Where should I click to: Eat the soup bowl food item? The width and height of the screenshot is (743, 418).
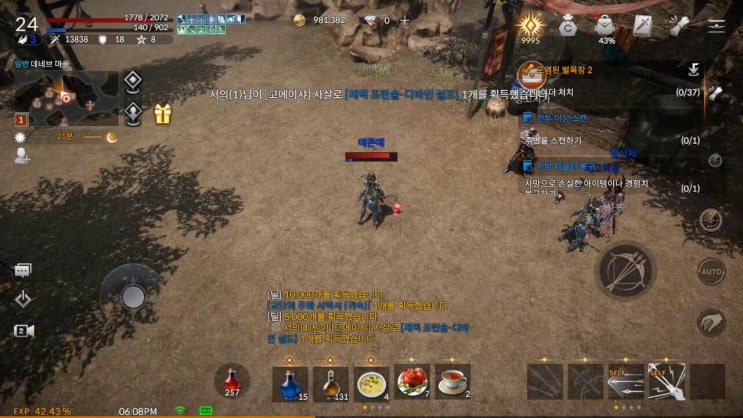(x=371, y=383)
